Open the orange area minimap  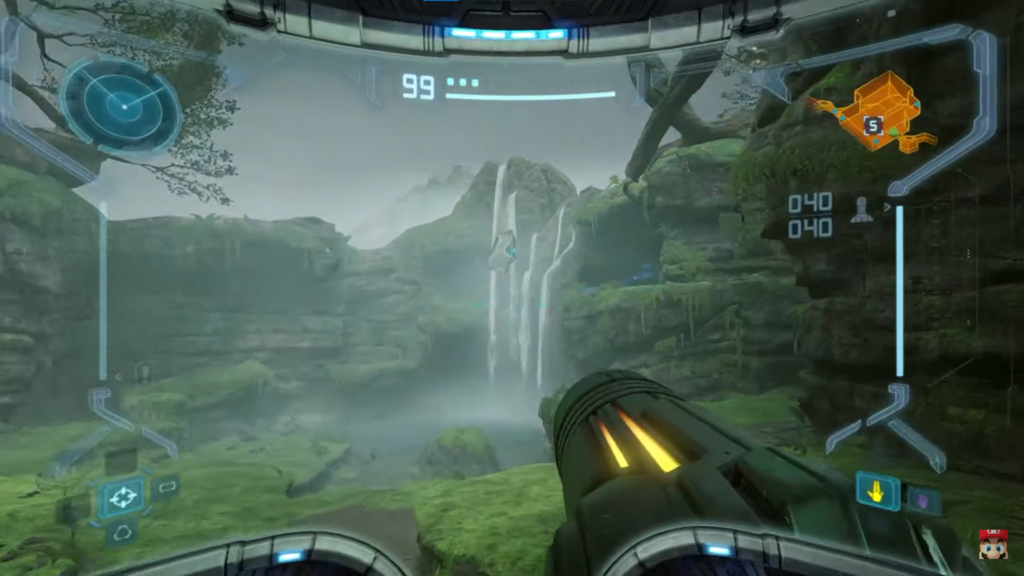click(872, 112)
